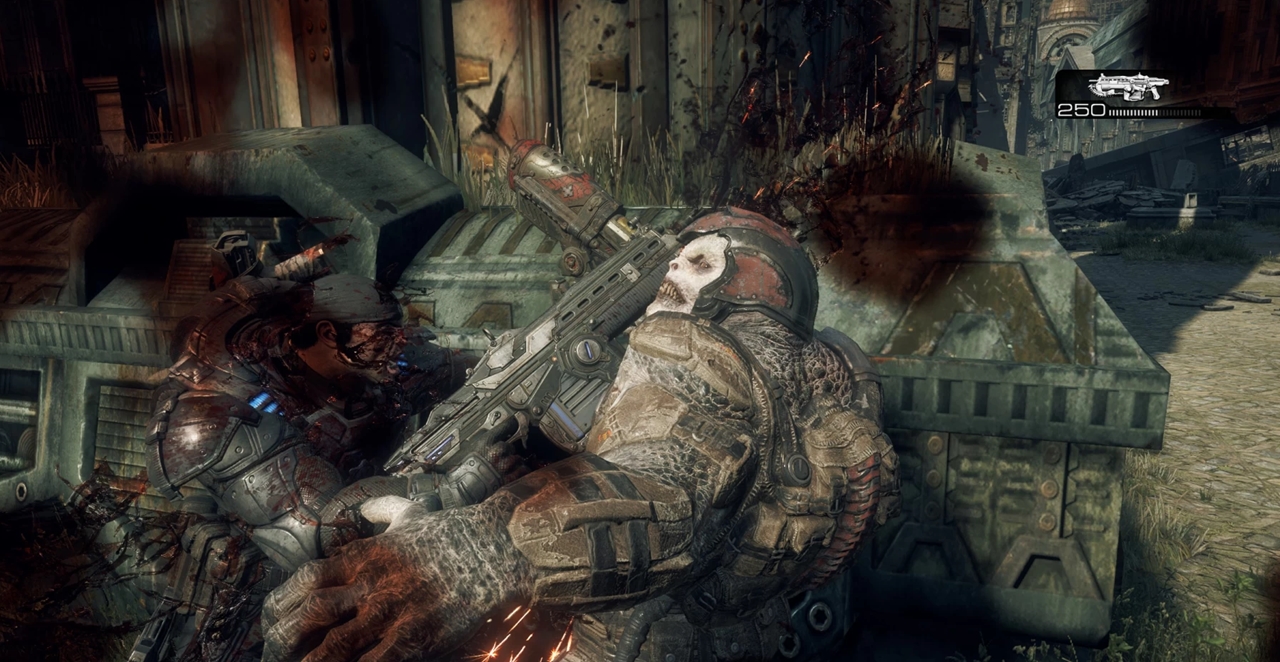This screenshot has width=1280, height=662.
Task: Select the Lancer rifle weapon icon
Action: (x=1127, y=87)
